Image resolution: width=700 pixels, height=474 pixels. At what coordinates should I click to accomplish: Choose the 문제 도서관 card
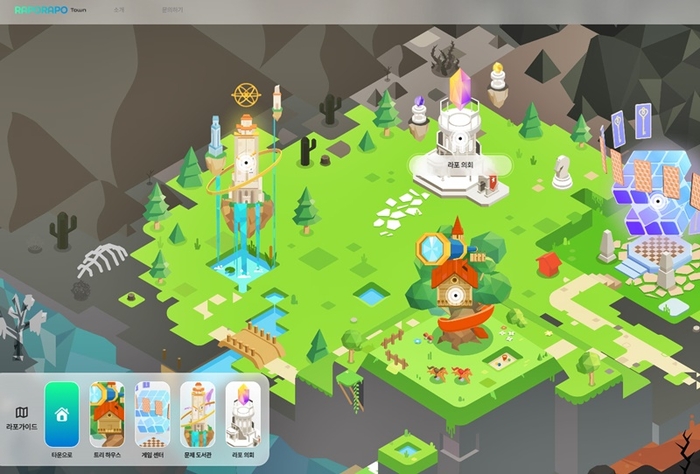pos(197,413)
